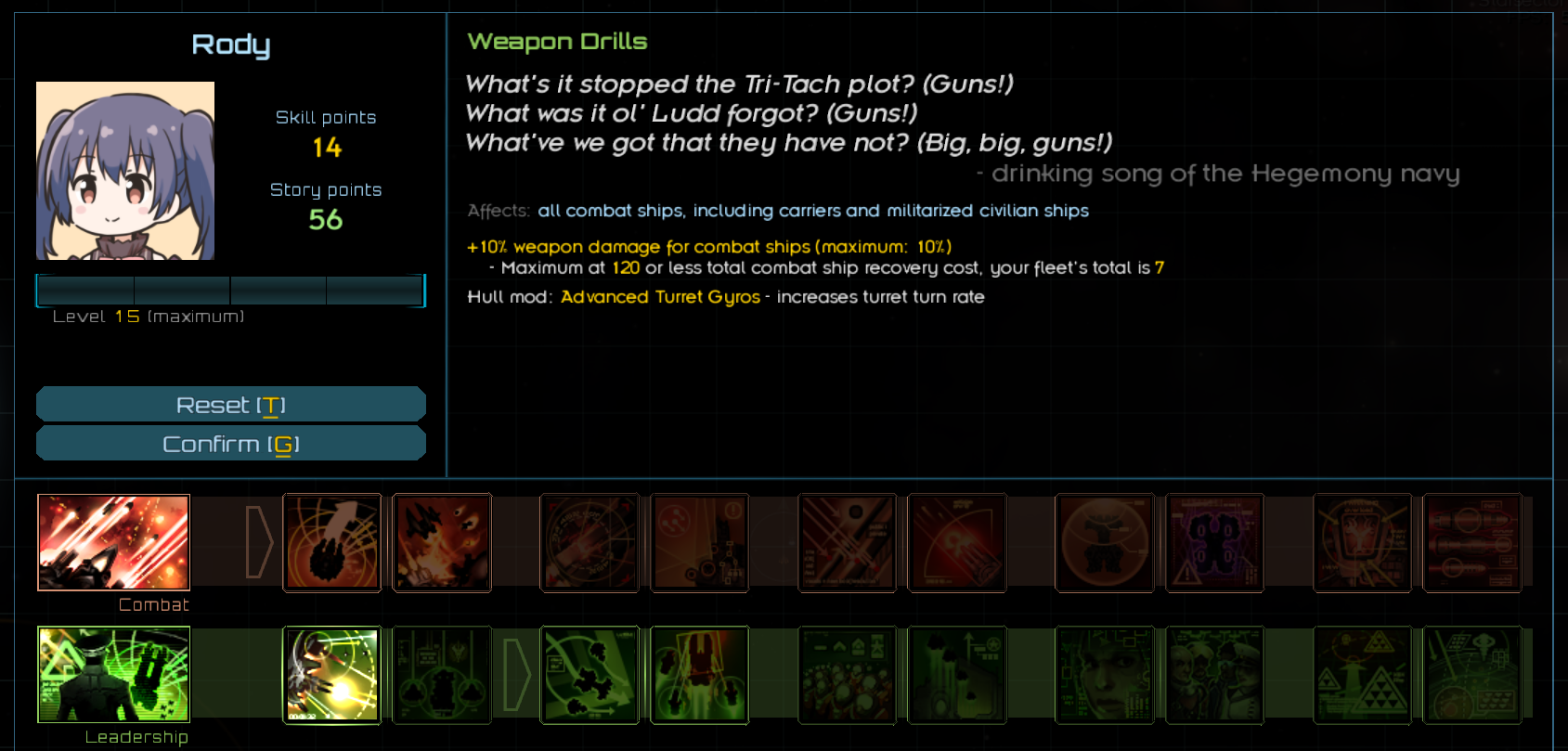Image resolution: width=1568 pixels, height=751 pixels.
Task: Click the Reset [T] button
Action: tap(230, 404)
